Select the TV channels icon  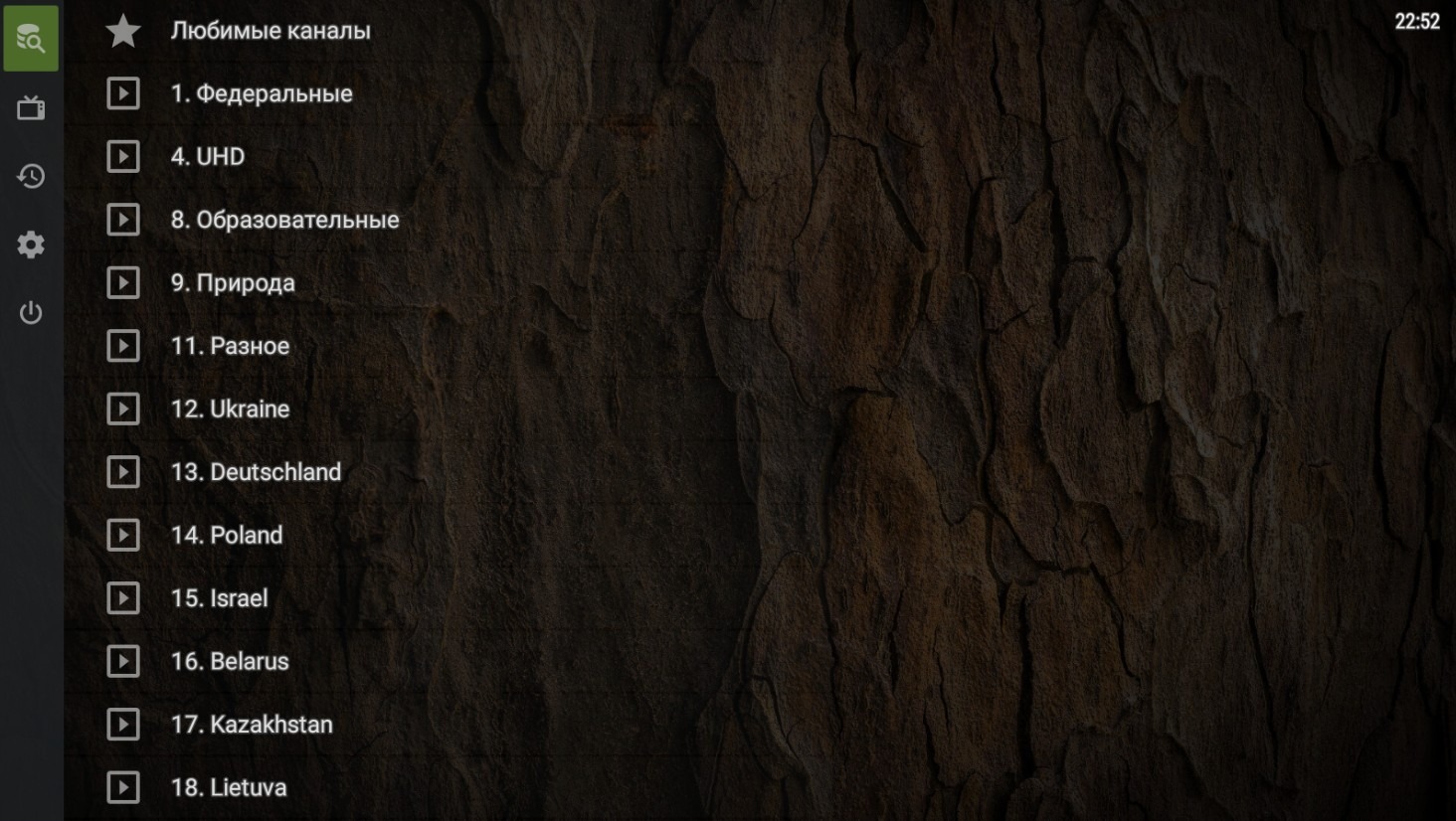pyautogui.click(x=31, y=107)
